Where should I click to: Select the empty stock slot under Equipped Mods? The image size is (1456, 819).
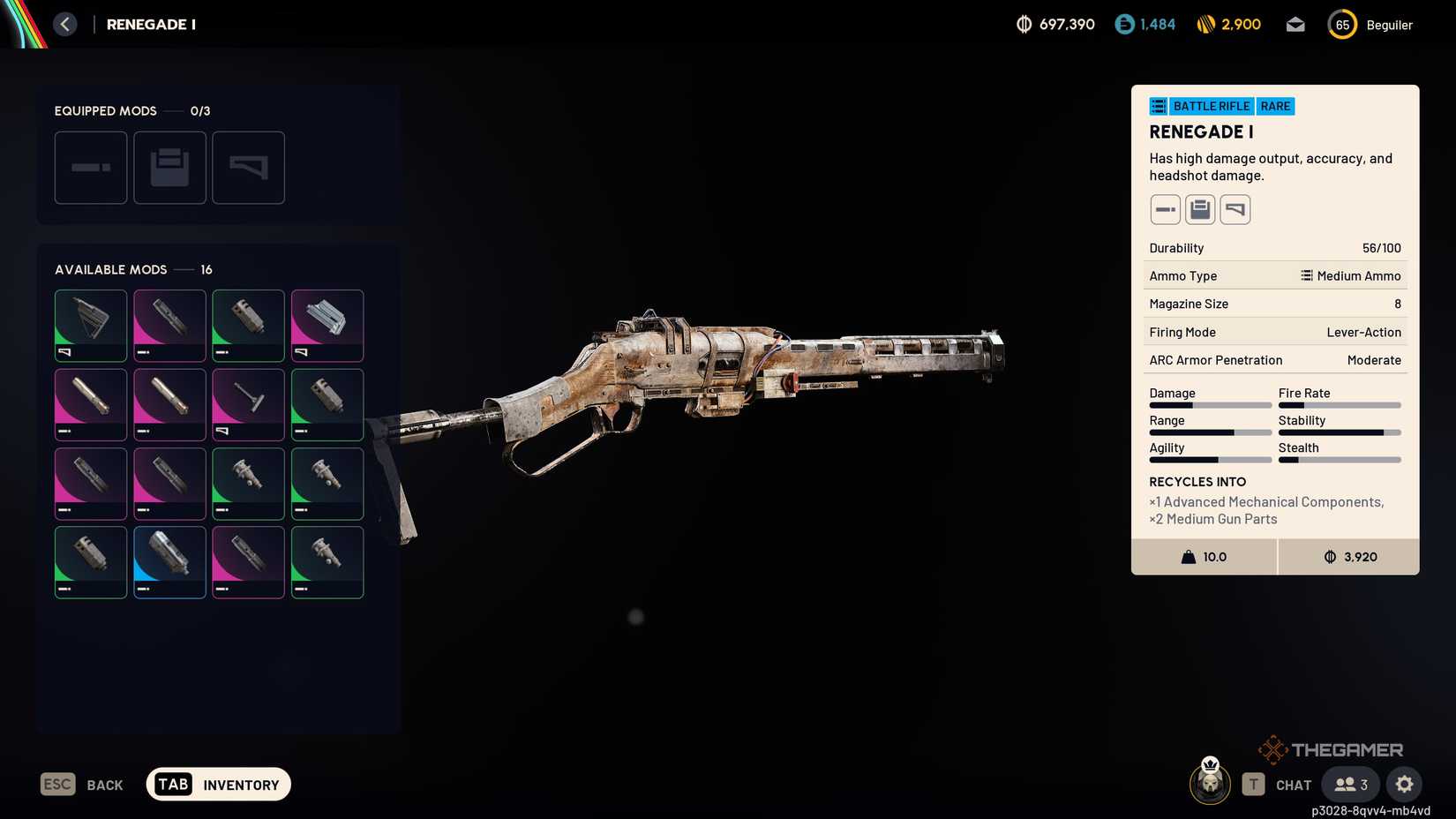pyautogui.click(x=248, y=168)
